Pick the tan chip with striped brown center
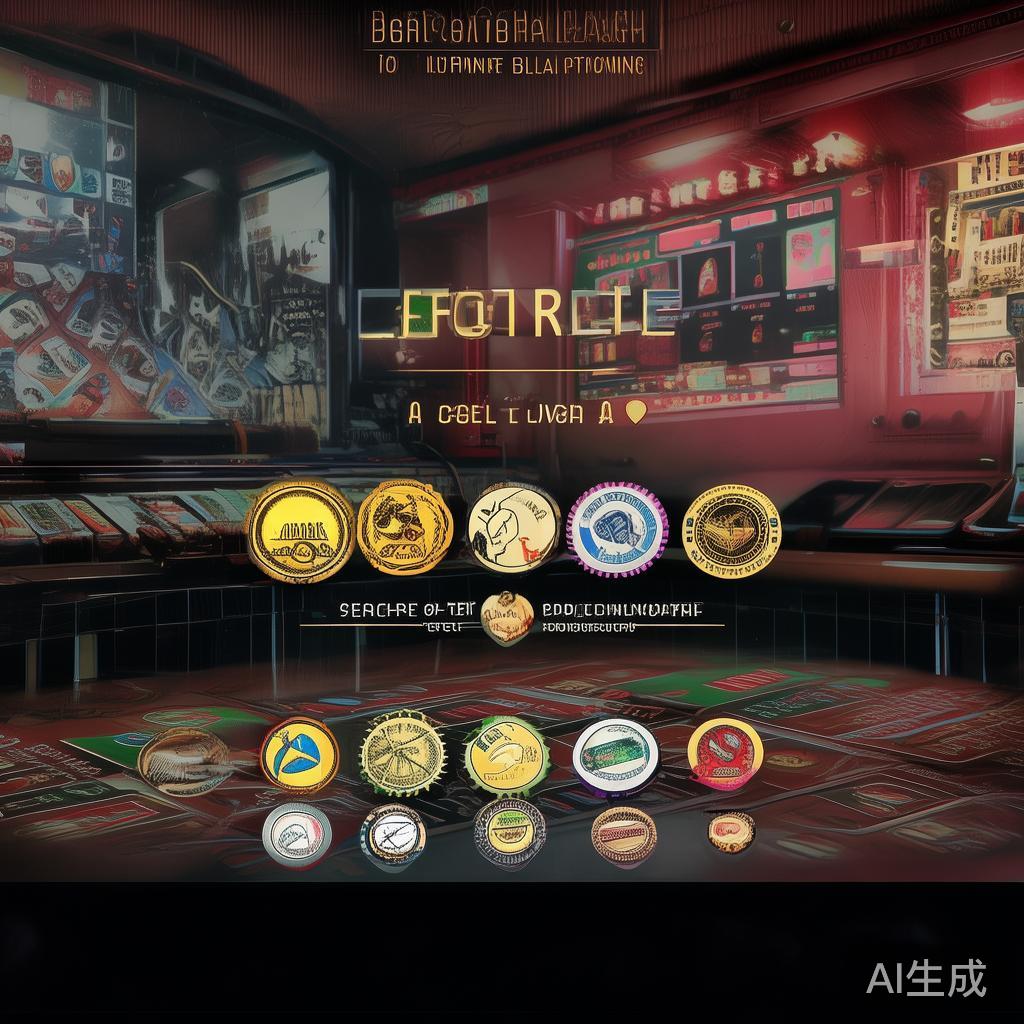 (x=623, y=834)
